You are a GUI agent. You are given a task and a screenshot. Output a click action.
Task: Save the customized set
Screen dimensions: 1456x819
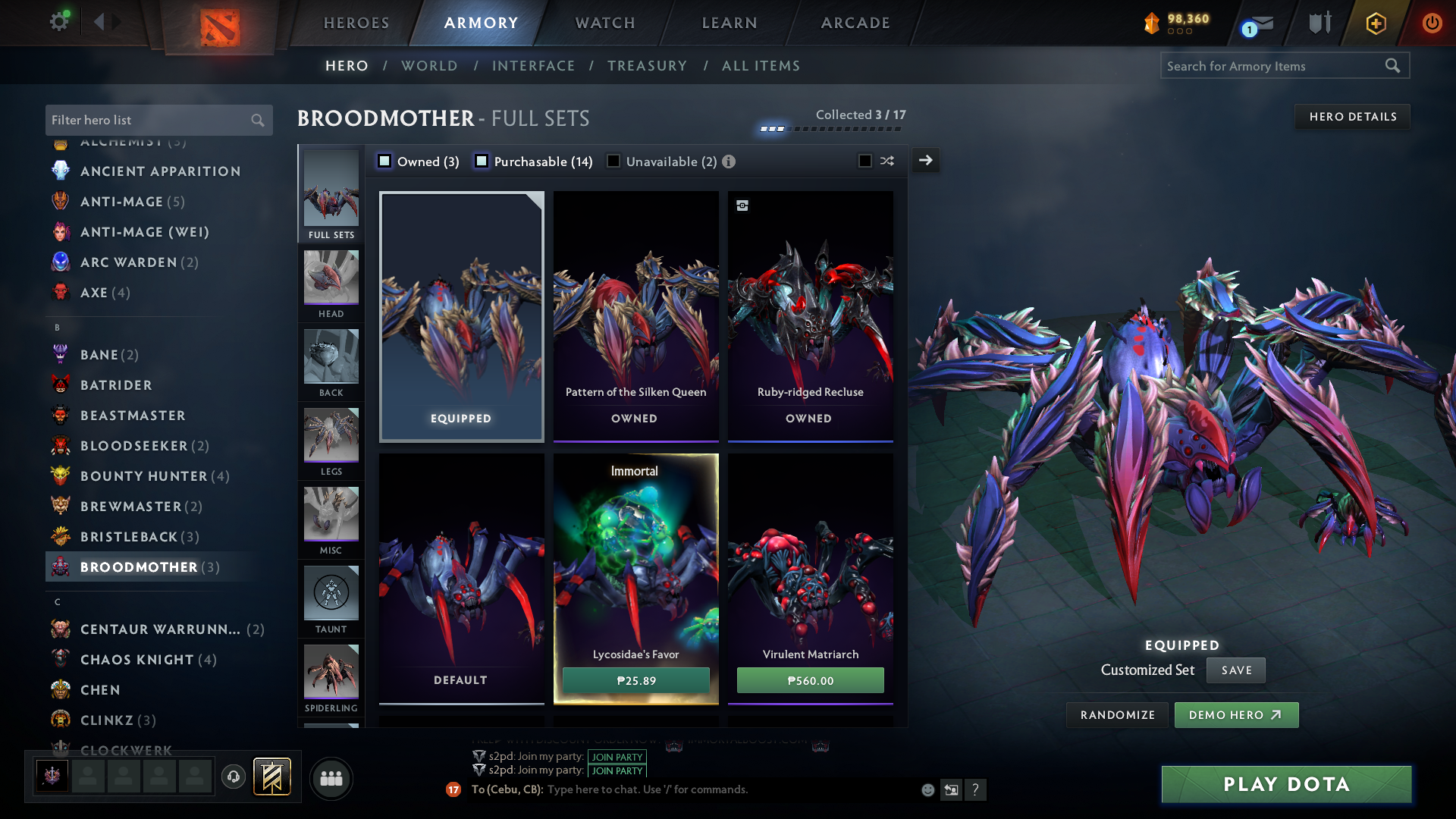1236,670
